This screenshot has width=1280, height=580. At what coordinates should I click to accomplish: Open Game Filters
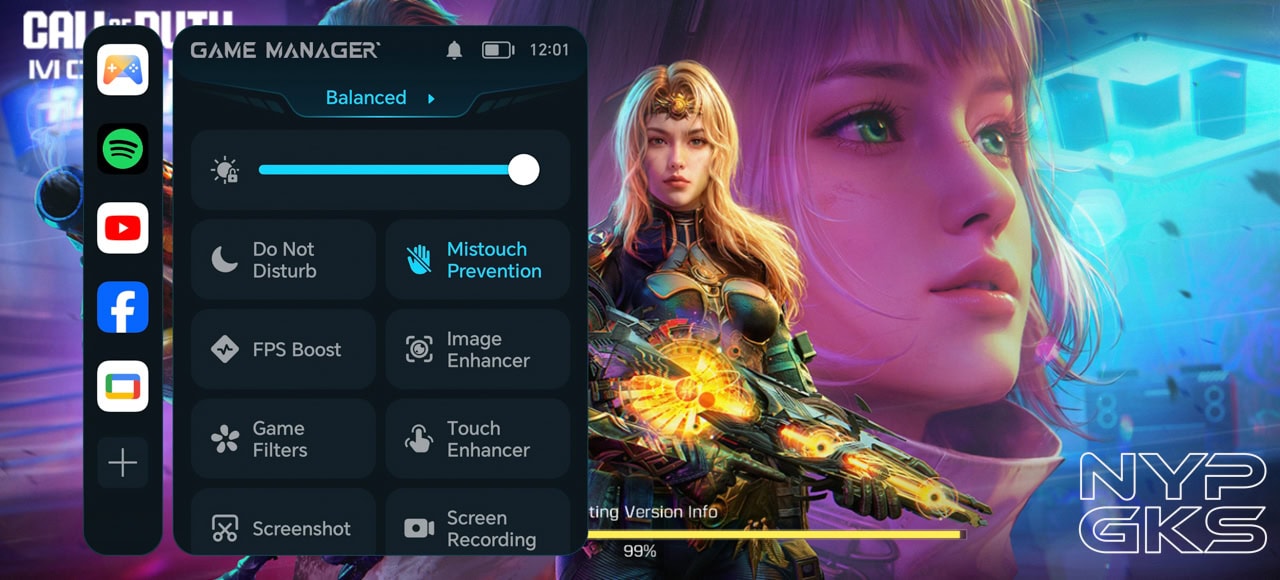point(283,439)
